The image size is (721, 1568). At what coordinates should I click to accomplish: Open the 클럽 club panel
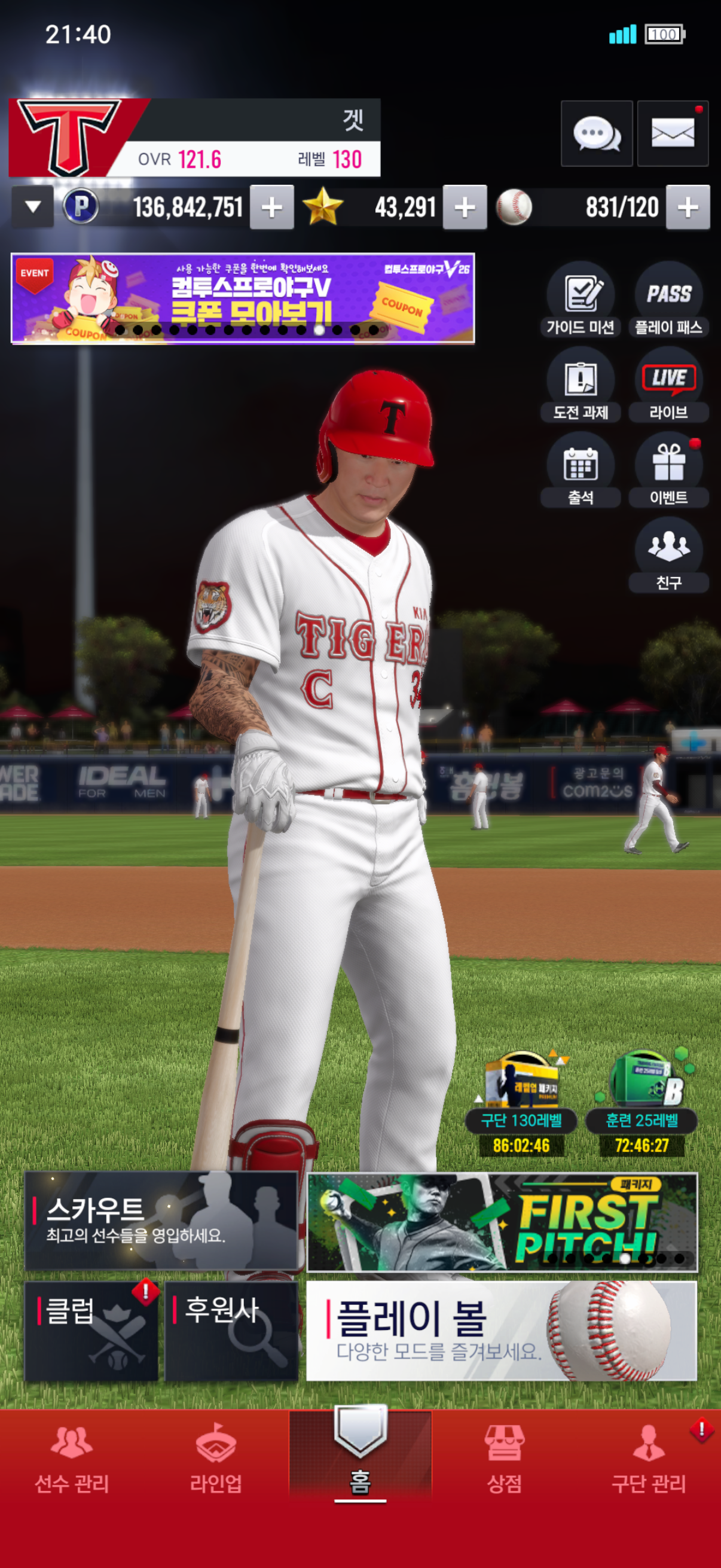(x=91, y=1331)
